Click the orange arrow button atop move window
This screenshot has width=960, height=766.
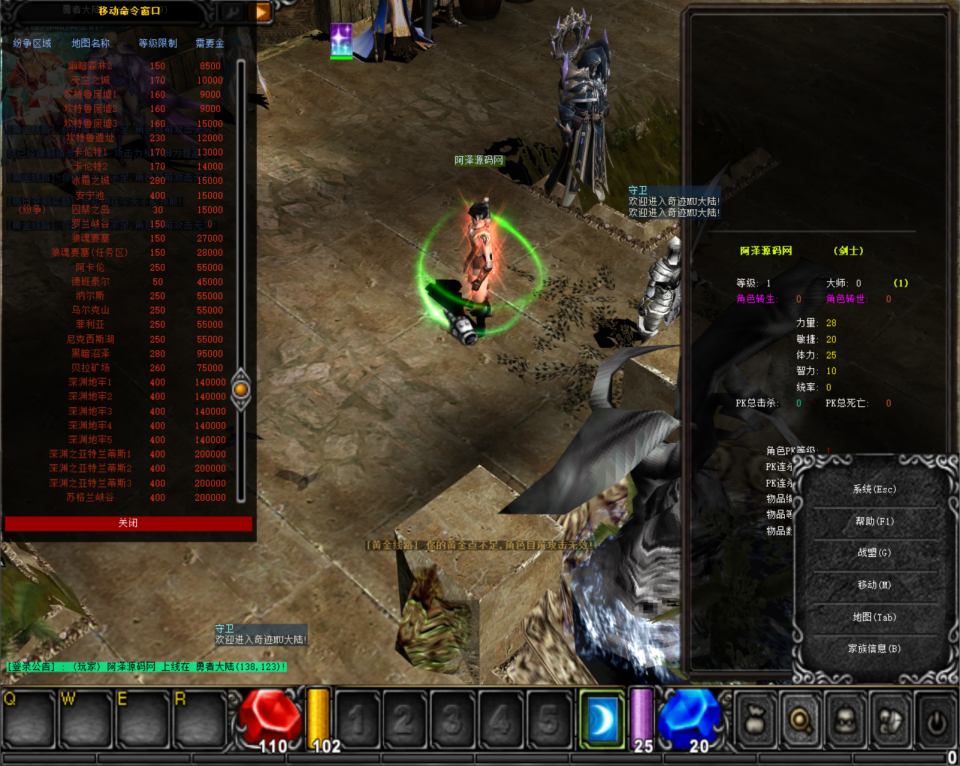(x=262, y=12)
